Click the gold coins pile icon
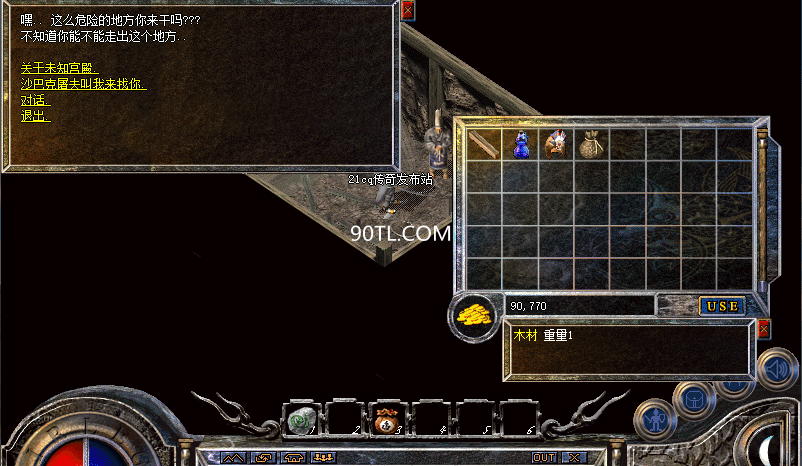 coord(474,316)
